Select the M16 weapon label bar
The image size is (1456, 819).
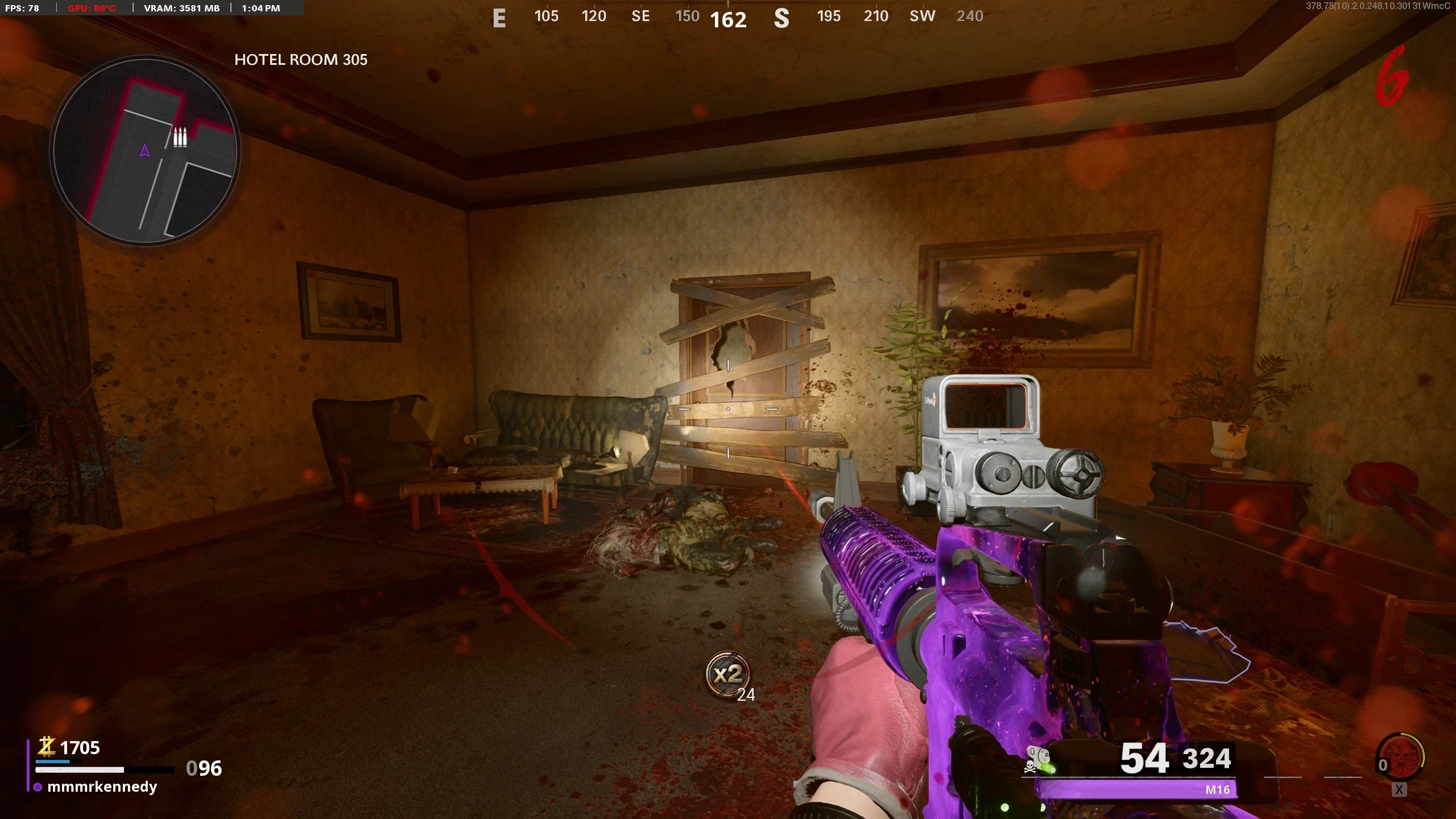click(x=1136, y=789)
